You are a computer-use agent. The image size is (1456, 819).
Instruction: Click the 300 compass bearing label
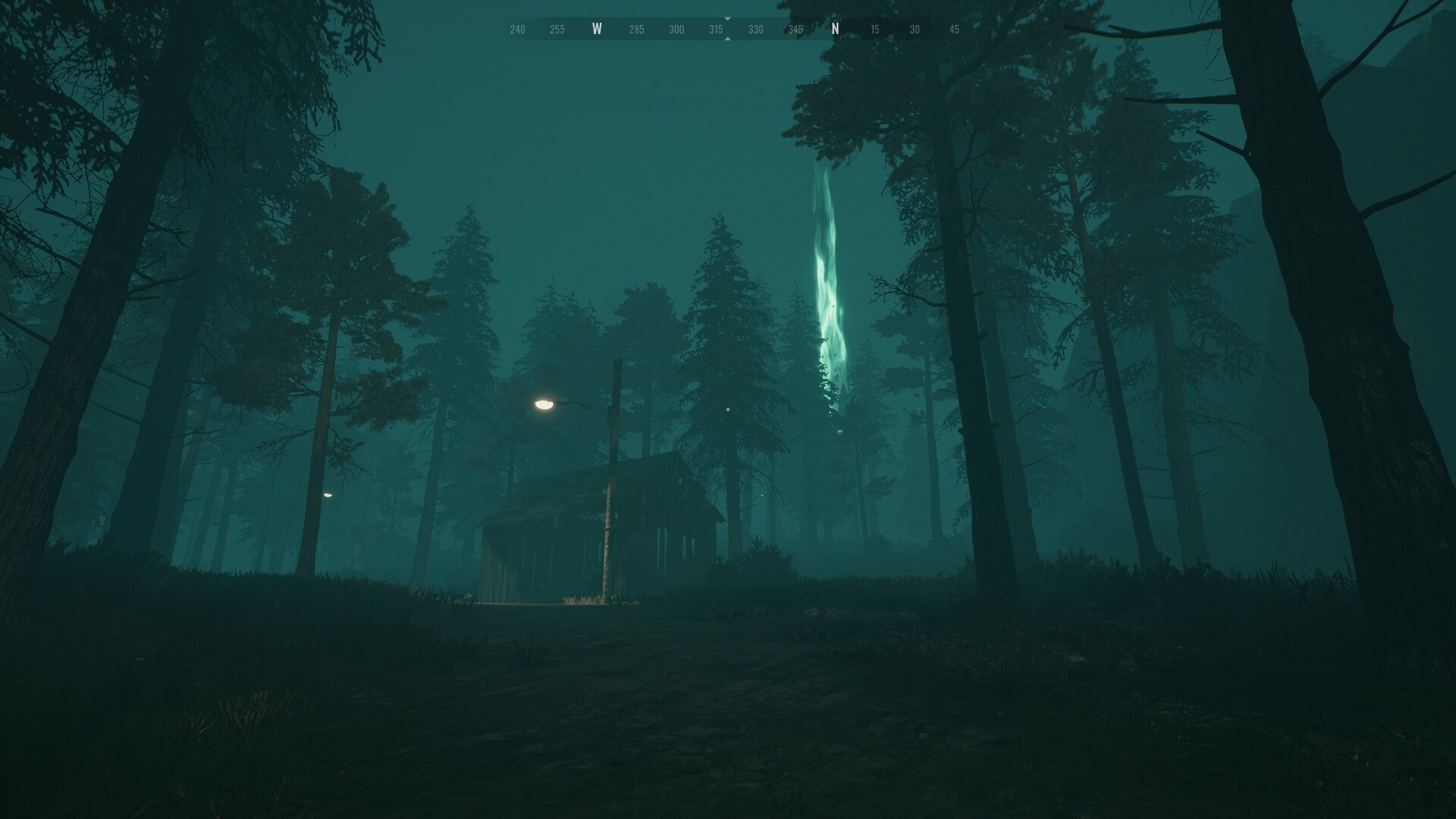tap(676, 29)
